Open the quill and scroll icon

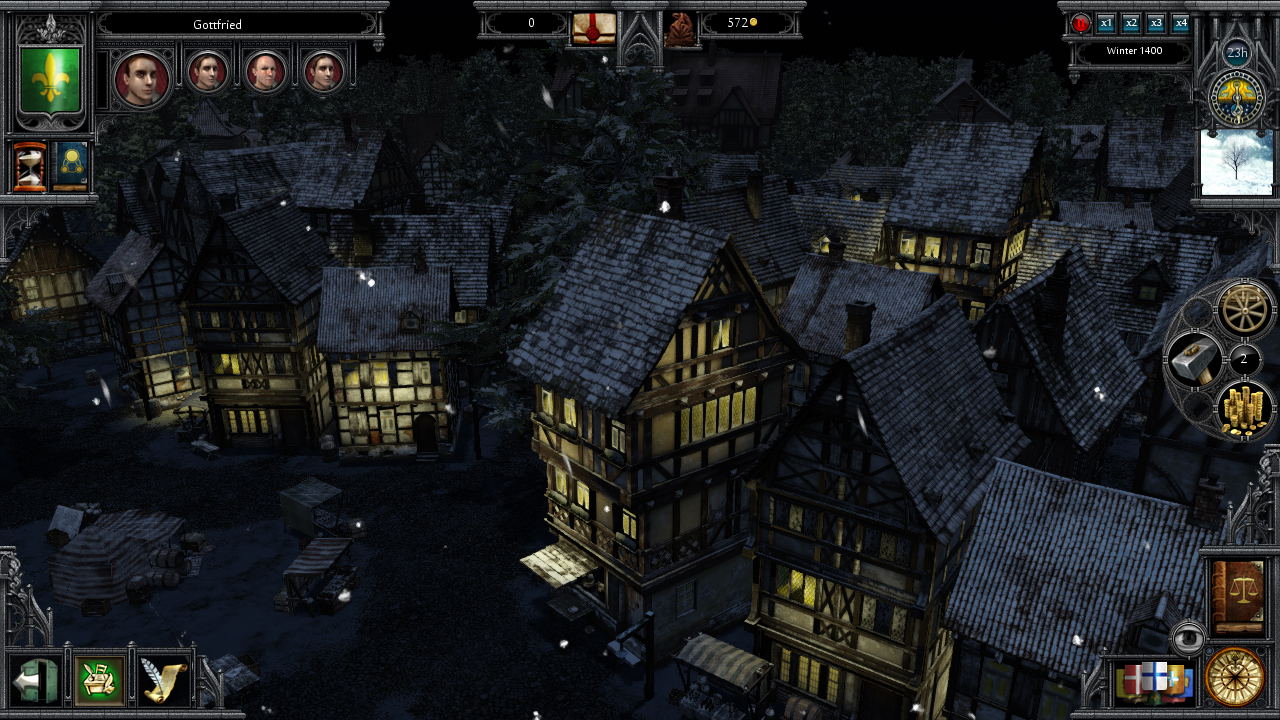165,680
